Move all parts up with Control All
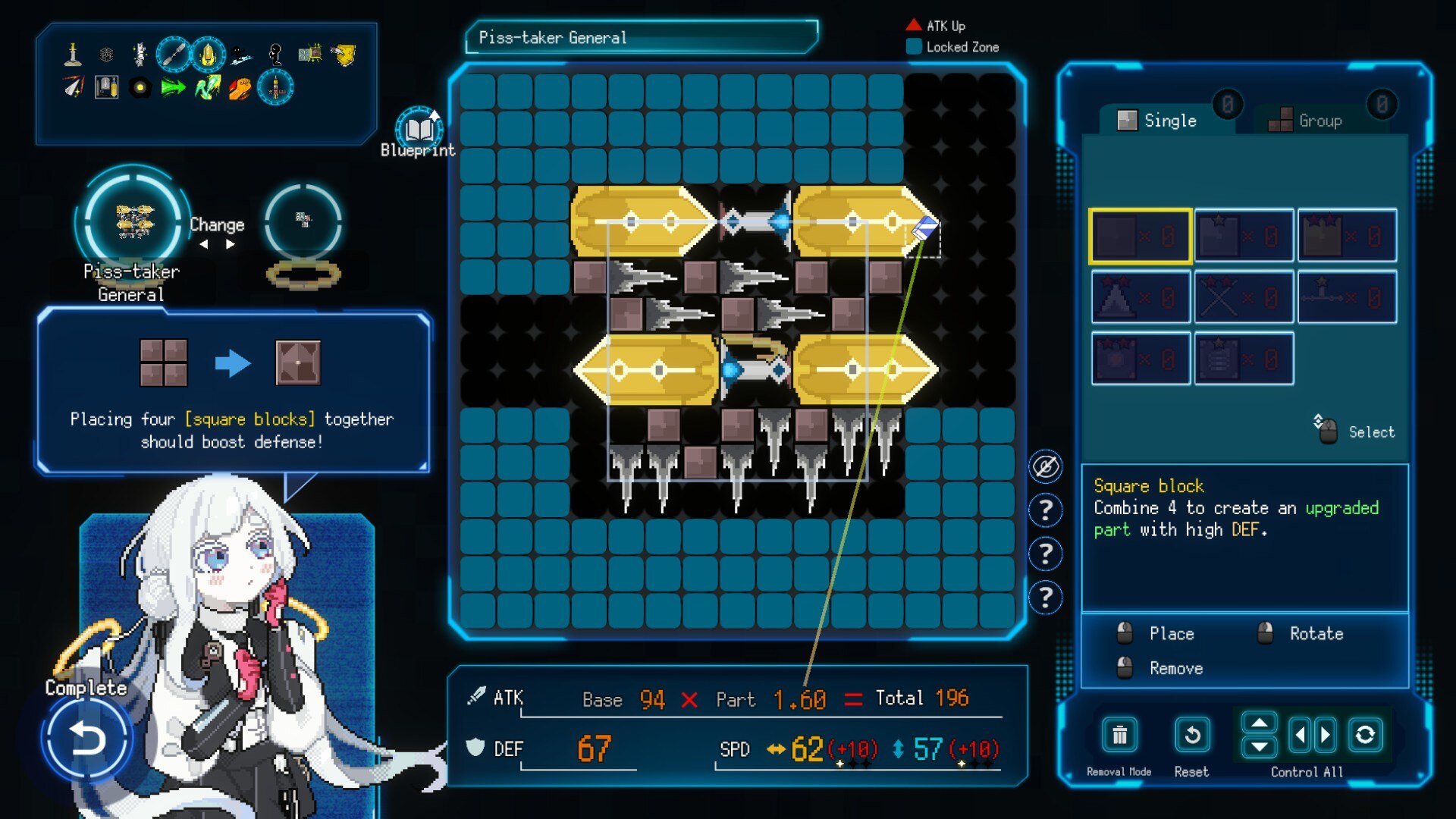 click(x=1260, y=723)
